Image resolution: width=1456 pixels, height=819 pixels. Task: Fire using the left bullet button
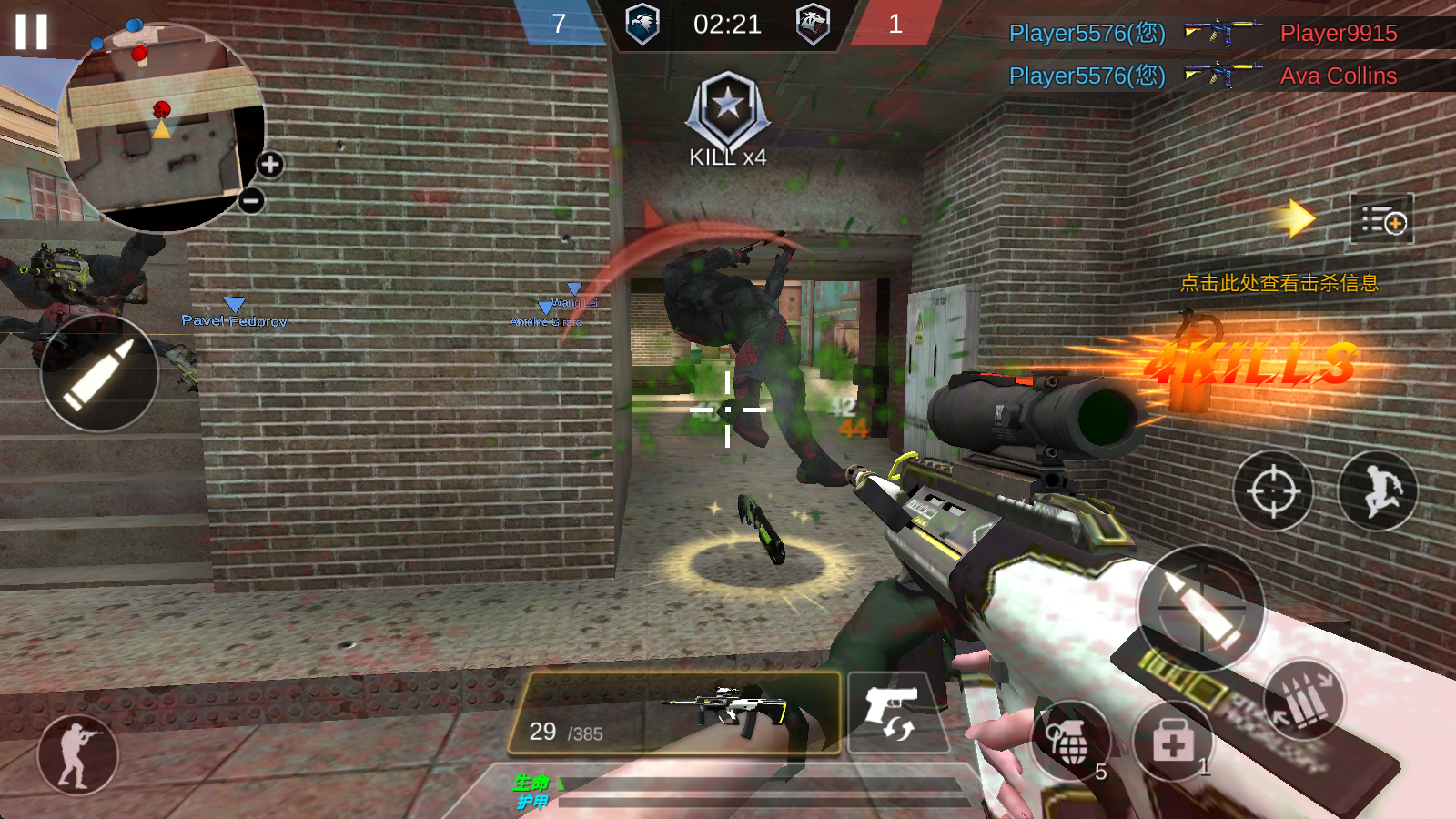click(99, 373)
